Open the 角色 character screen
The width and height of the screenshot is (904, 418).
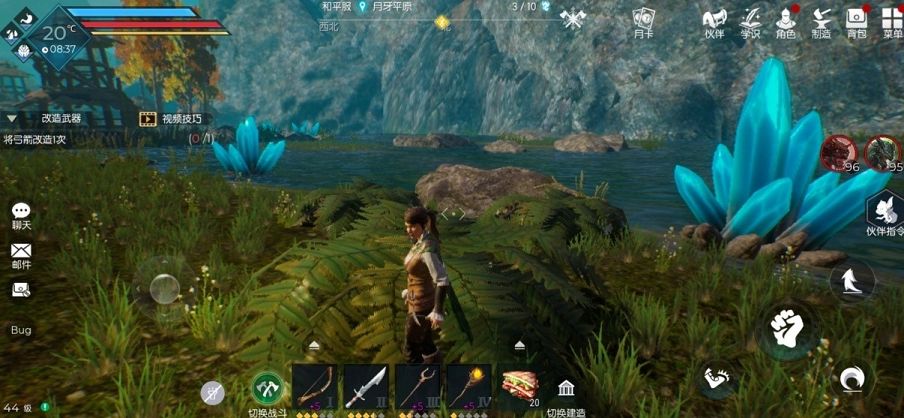coord(786,21)
